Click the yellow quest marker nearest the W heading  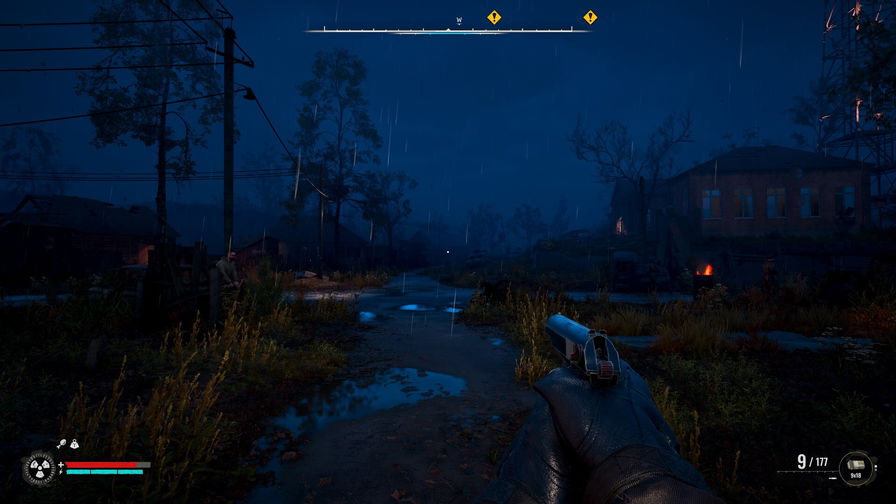click(493, 17)
